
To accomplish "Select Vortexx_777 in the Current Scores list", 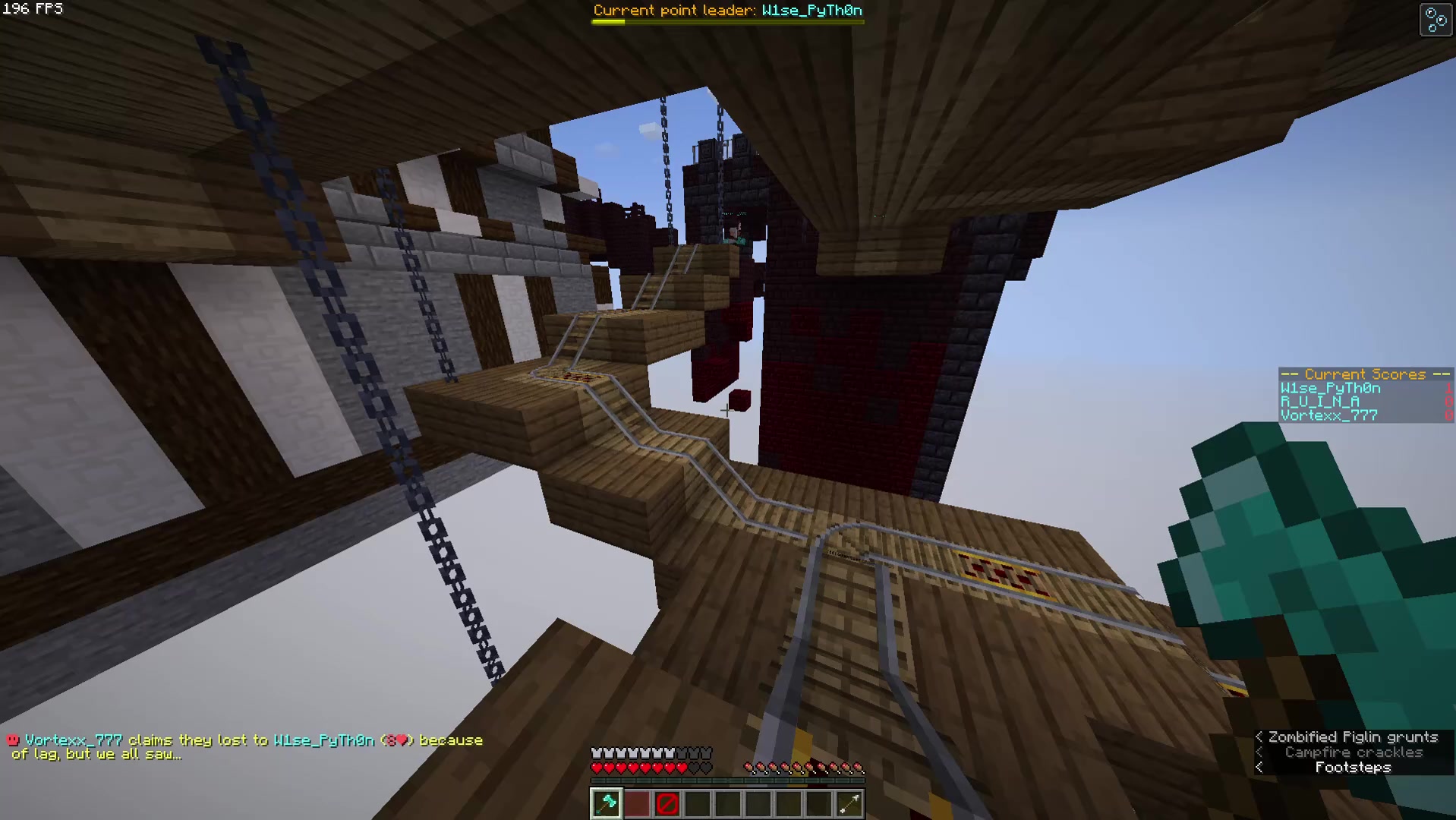I will coord(1328,415).
